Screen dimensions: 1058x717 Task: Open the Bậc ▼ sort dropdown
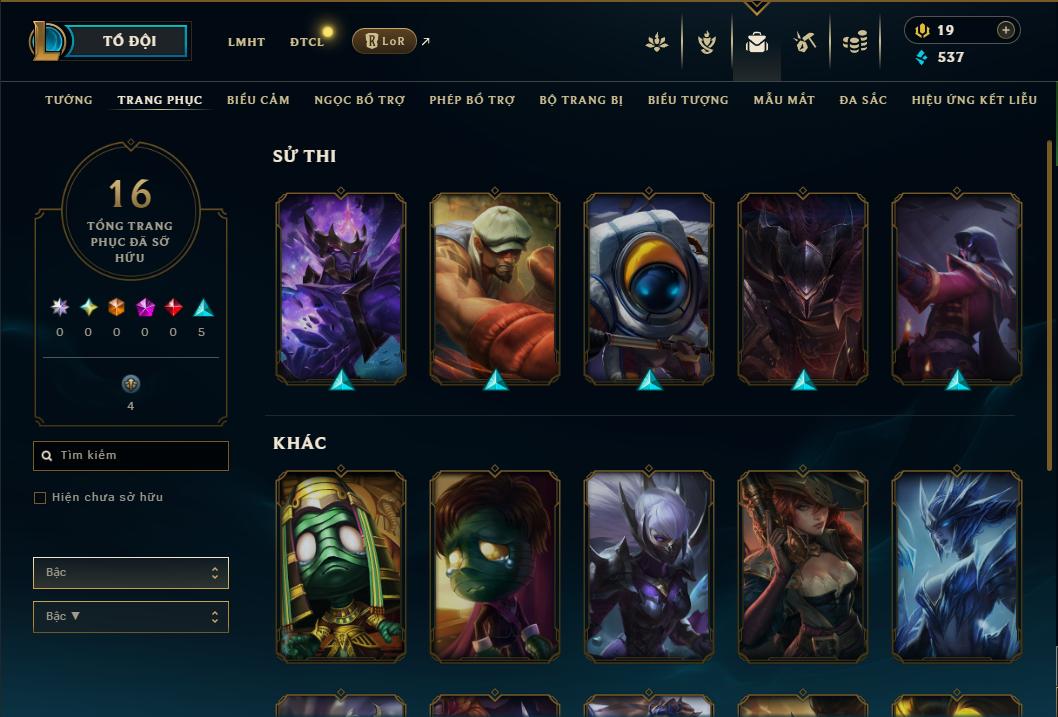pos(131,617)
